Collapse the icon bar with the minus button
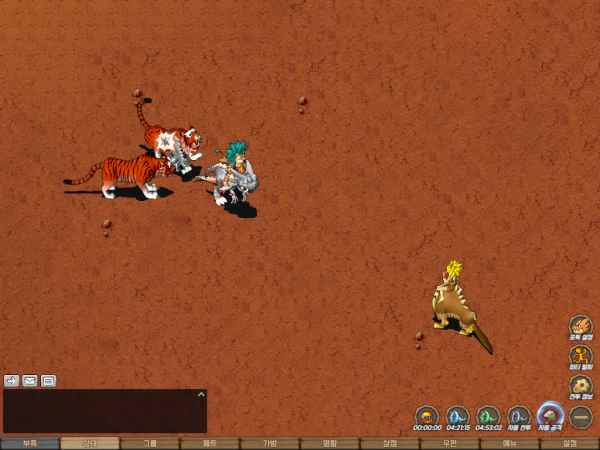The width and height of the screenshot is (600, 450). pyautogui.click(x=581, y=416)
